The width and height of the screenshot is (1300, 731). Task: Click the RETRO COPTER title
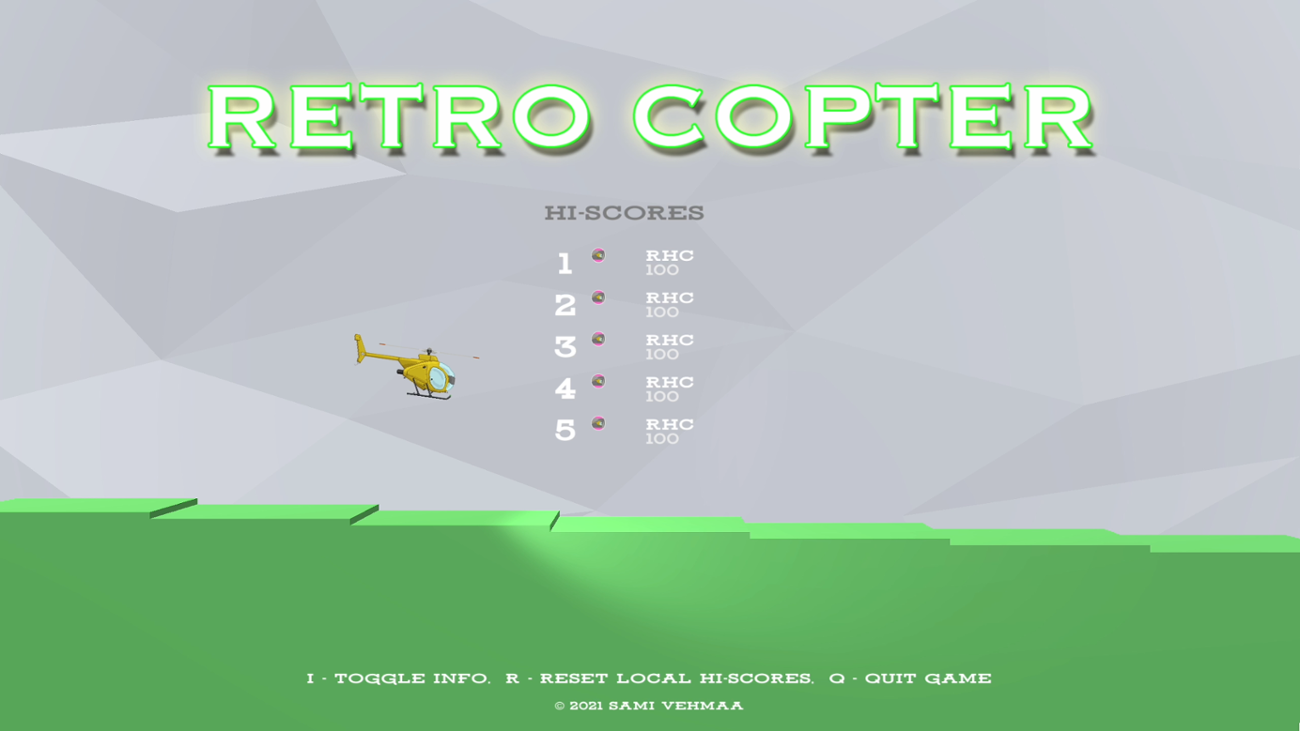point(650,115)
